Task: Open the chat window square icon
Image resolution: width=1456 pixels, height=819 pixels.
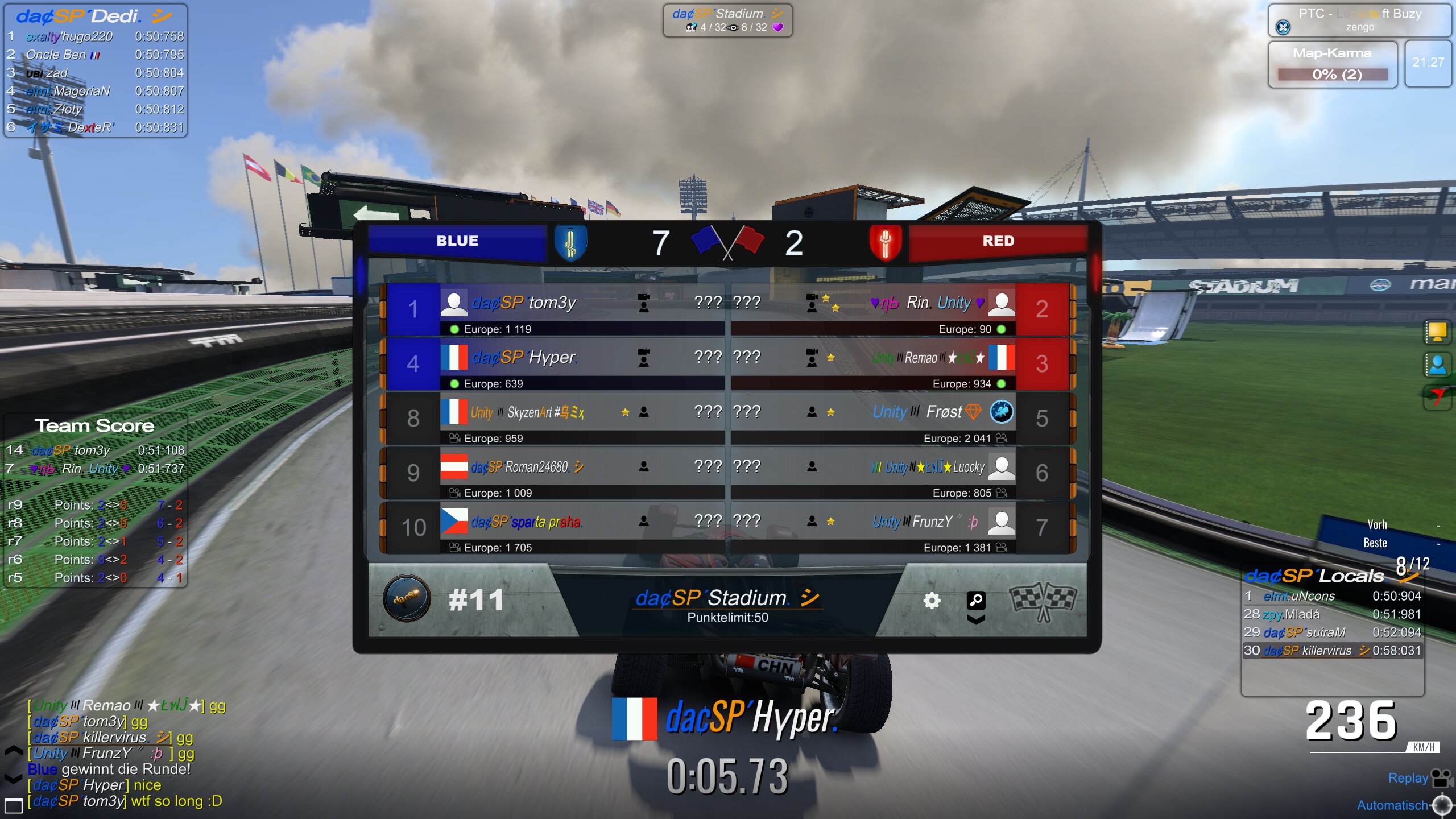Action: [13, 805]
